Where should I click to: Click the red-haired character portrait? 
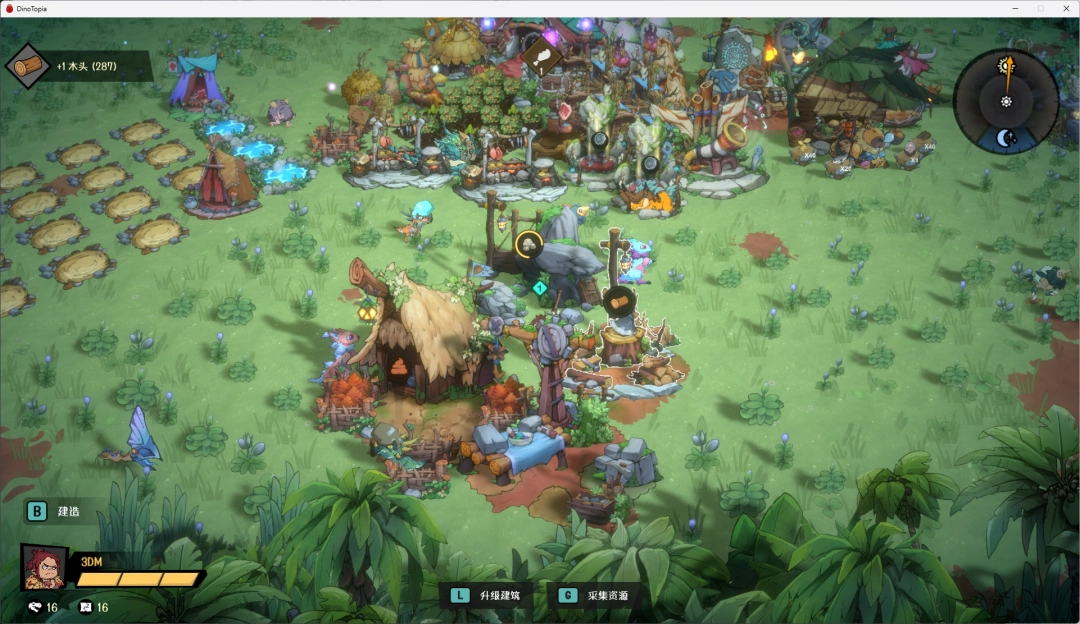pos(44,567)
